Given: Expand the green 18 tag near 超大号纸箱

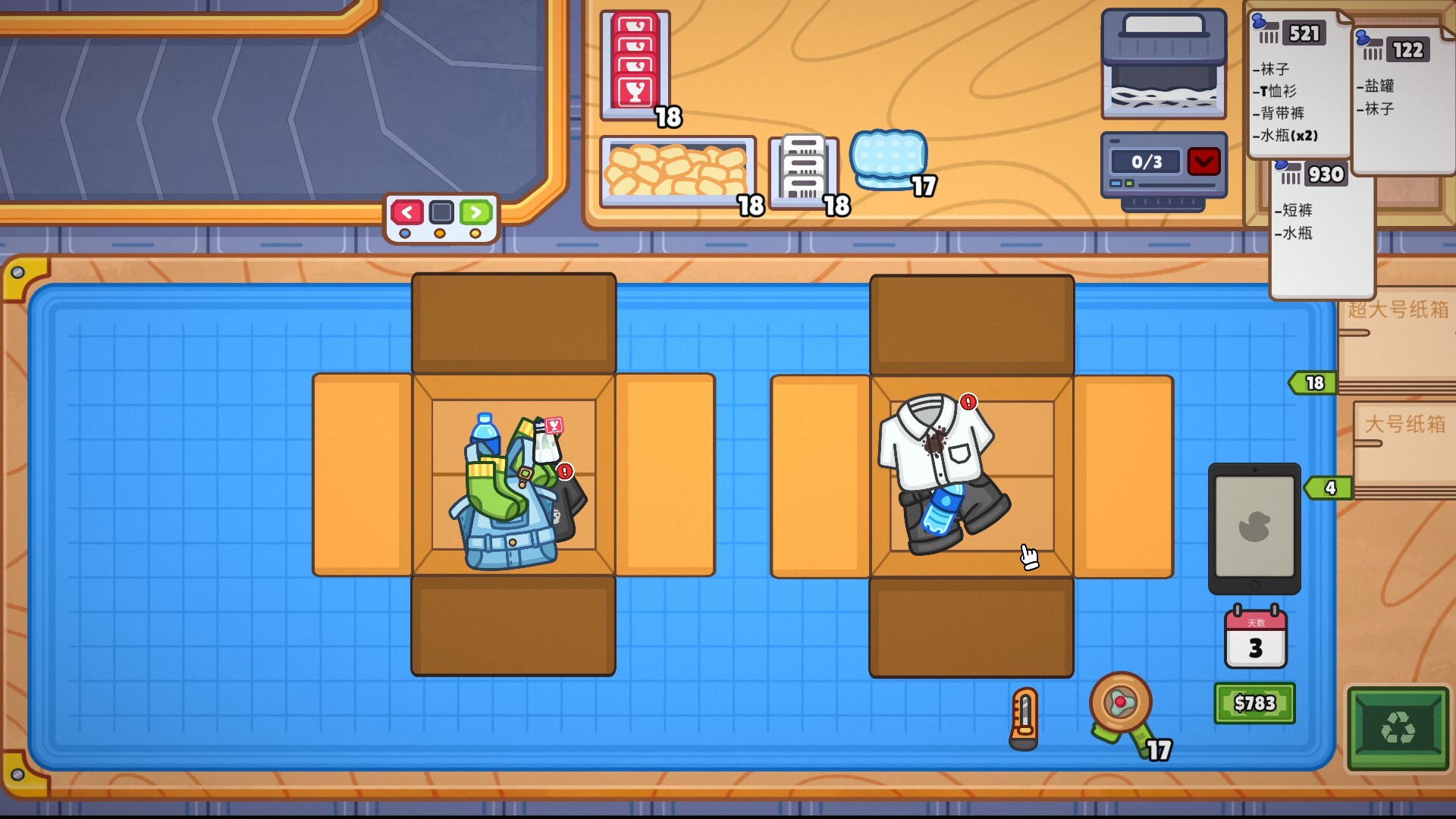Looking at the screenshot, I should [x=1313, y=384].
